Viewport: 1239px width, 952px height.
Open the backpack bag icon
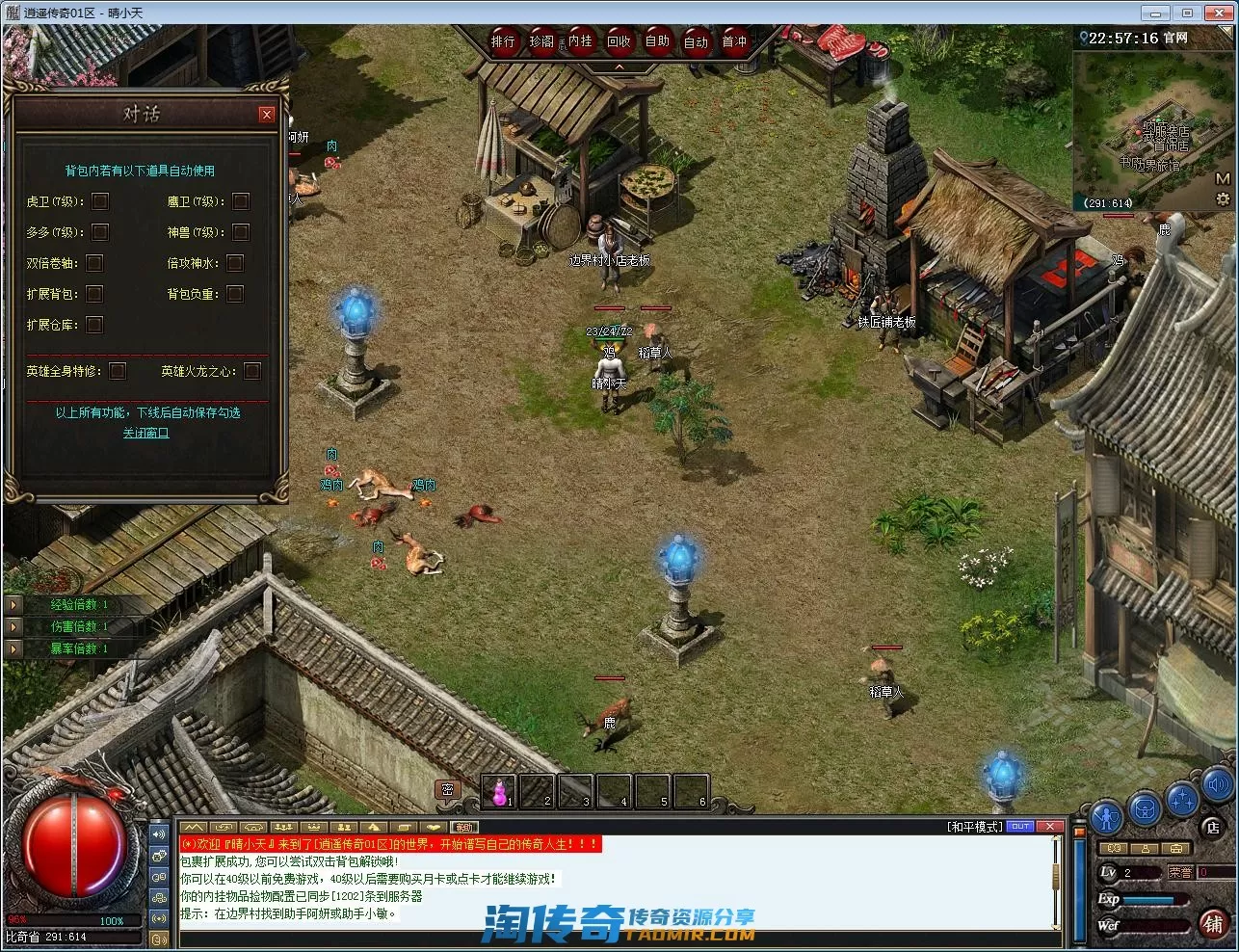(x=1145, y=807)
